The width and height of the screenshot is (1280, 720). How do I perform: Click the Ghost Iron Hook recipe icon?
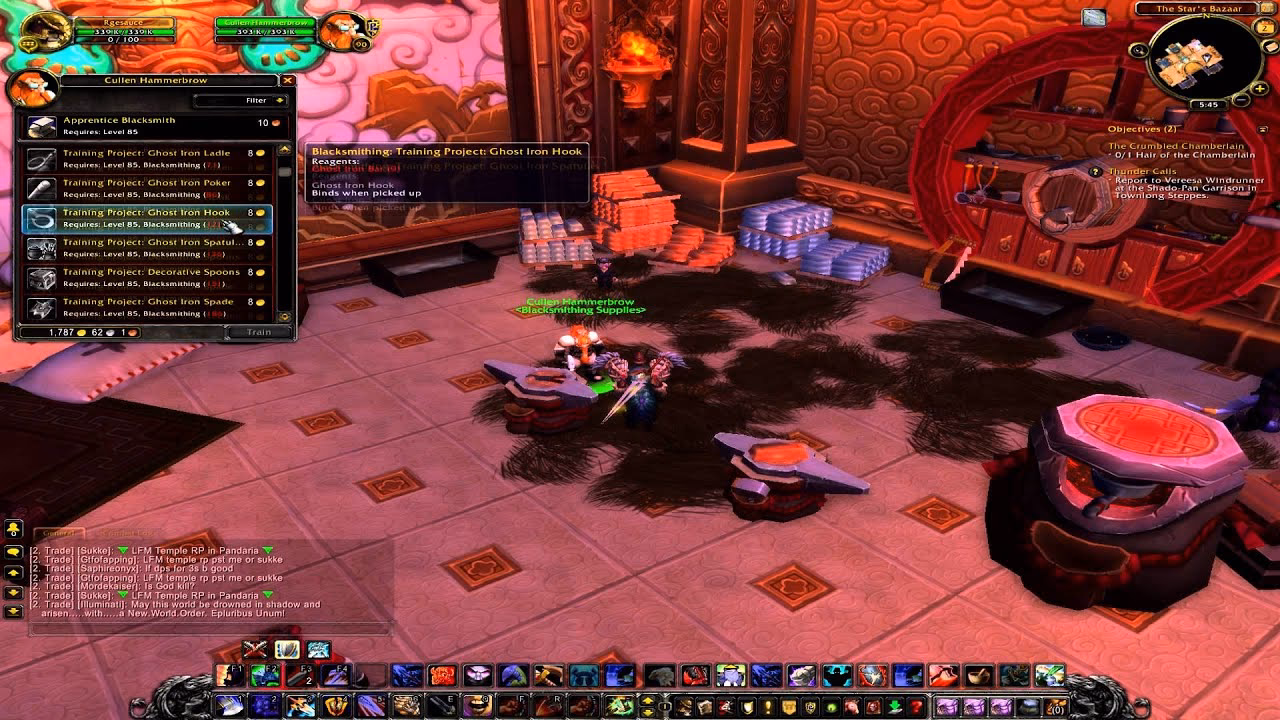pos(40,219)
